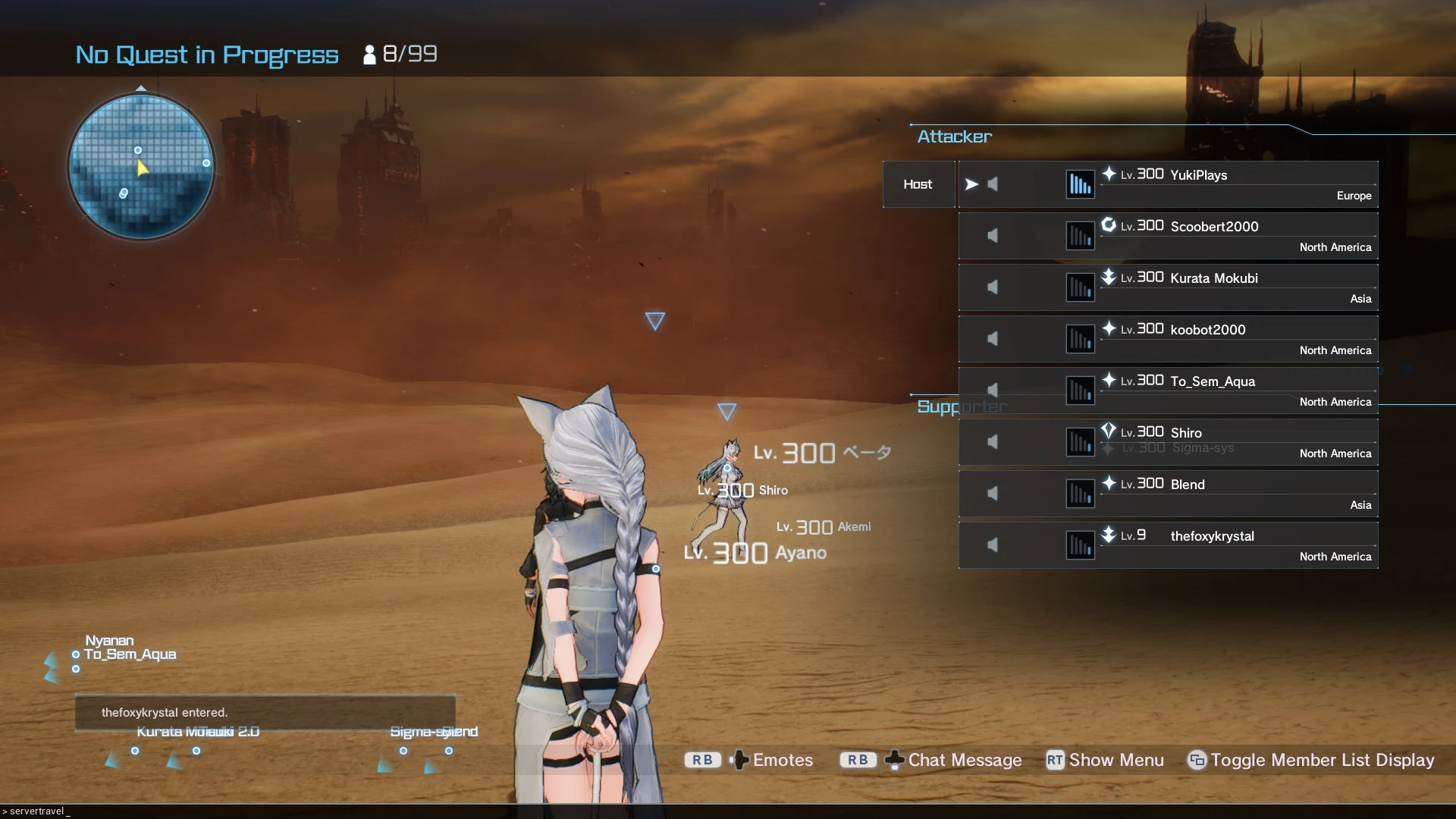This screenshot has height=819, width=1456.
Task: Mute thefoxykrystal with the speaker icon
Action: (x=993, y=545)
